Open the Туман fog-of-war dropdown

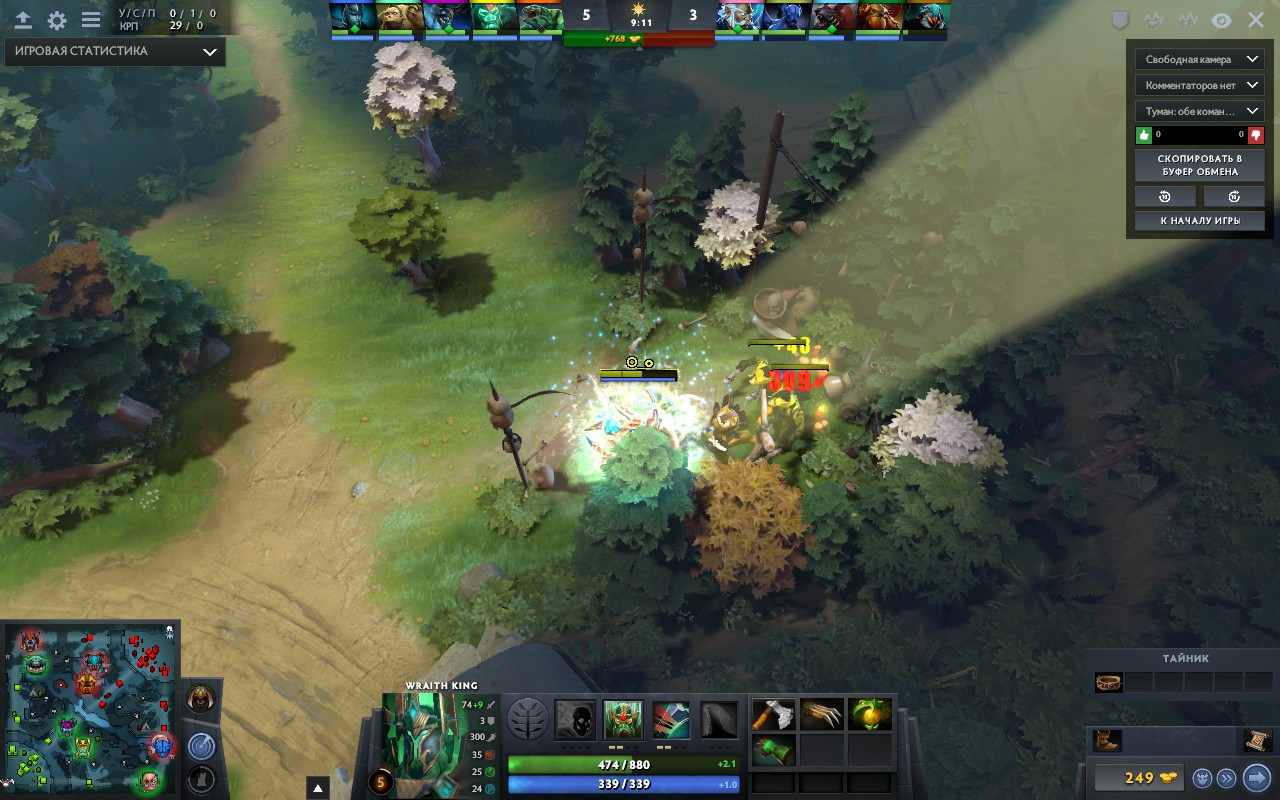pyautogui.click(x=1199, y=112)
